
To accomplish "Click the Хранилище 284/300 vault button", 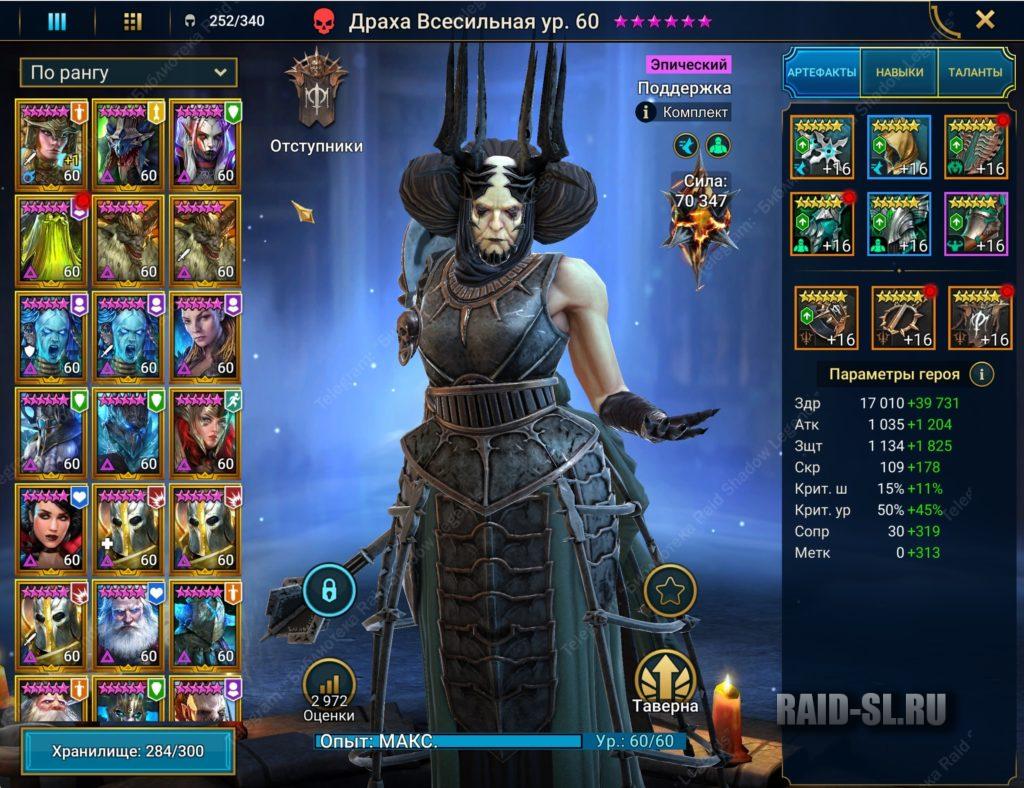I will [x=128, y=750].
